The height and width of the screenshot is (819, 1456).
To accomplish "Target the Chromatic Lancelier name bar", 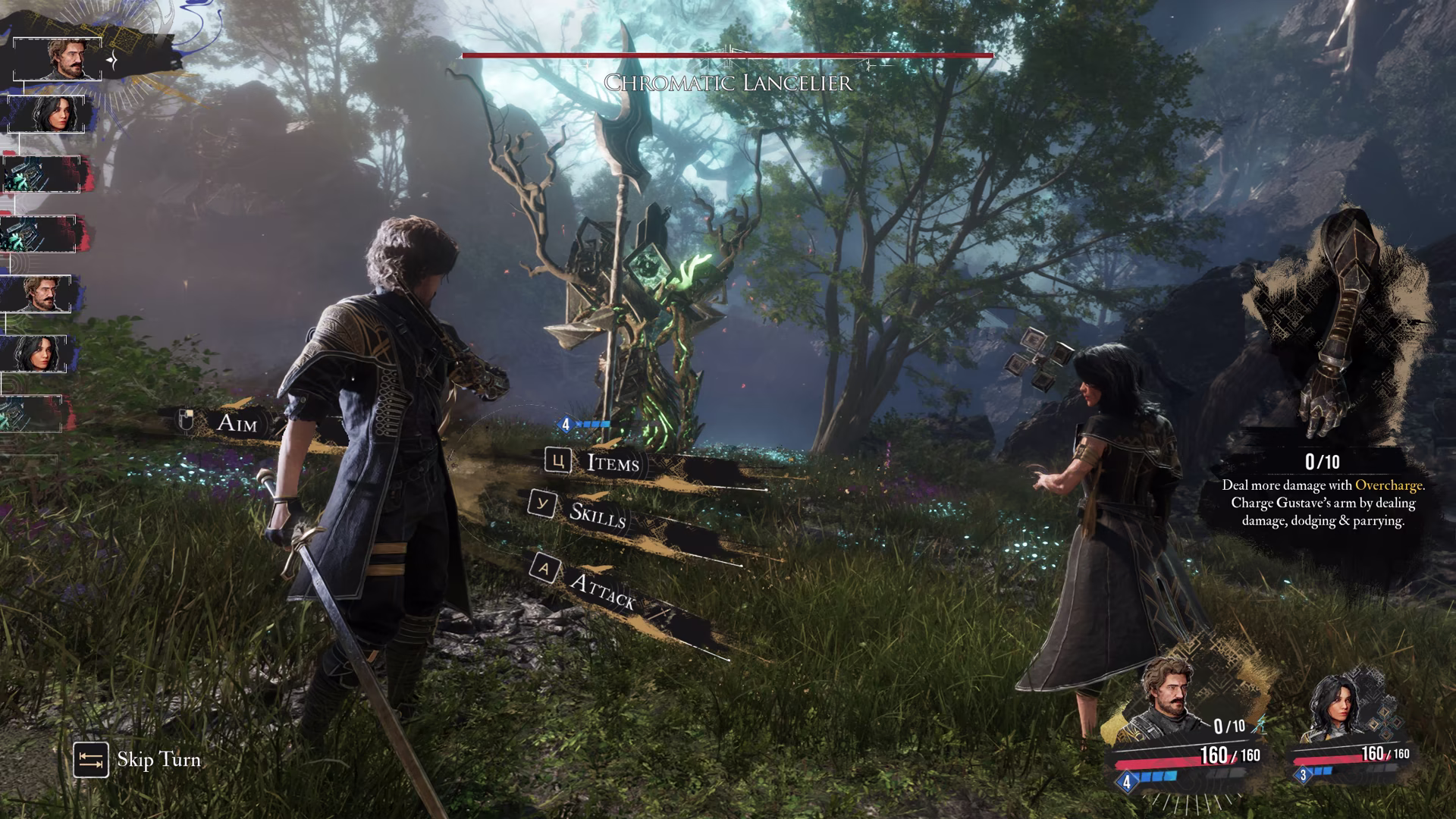I will pyautogui.click(x=727, y=81).
